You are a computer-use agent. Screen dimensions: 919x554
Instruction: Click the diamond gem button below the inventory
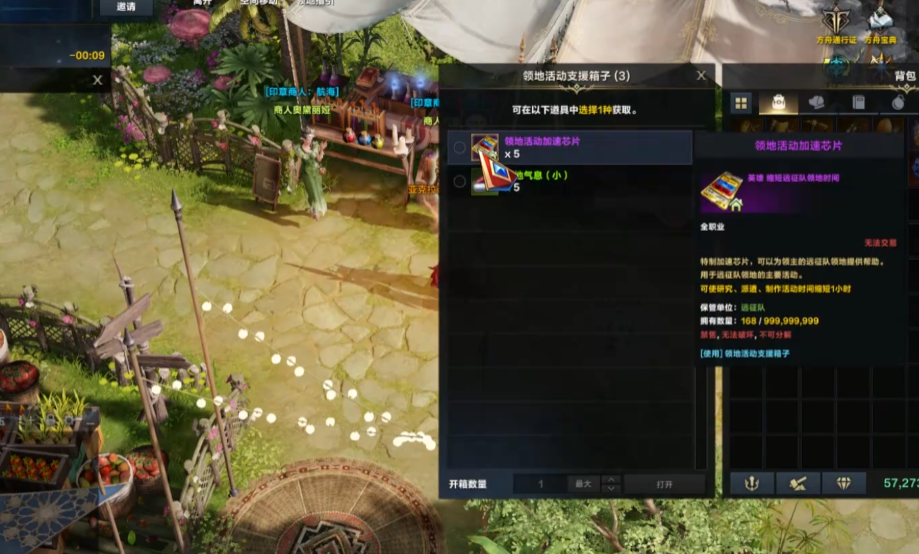(843, 484)
